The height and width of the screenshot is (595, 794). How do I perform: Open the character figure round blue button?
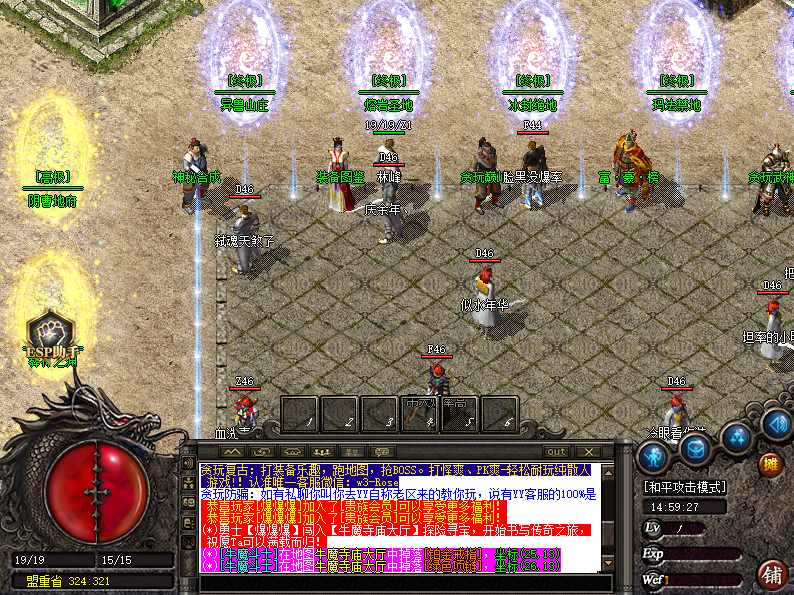653,456
